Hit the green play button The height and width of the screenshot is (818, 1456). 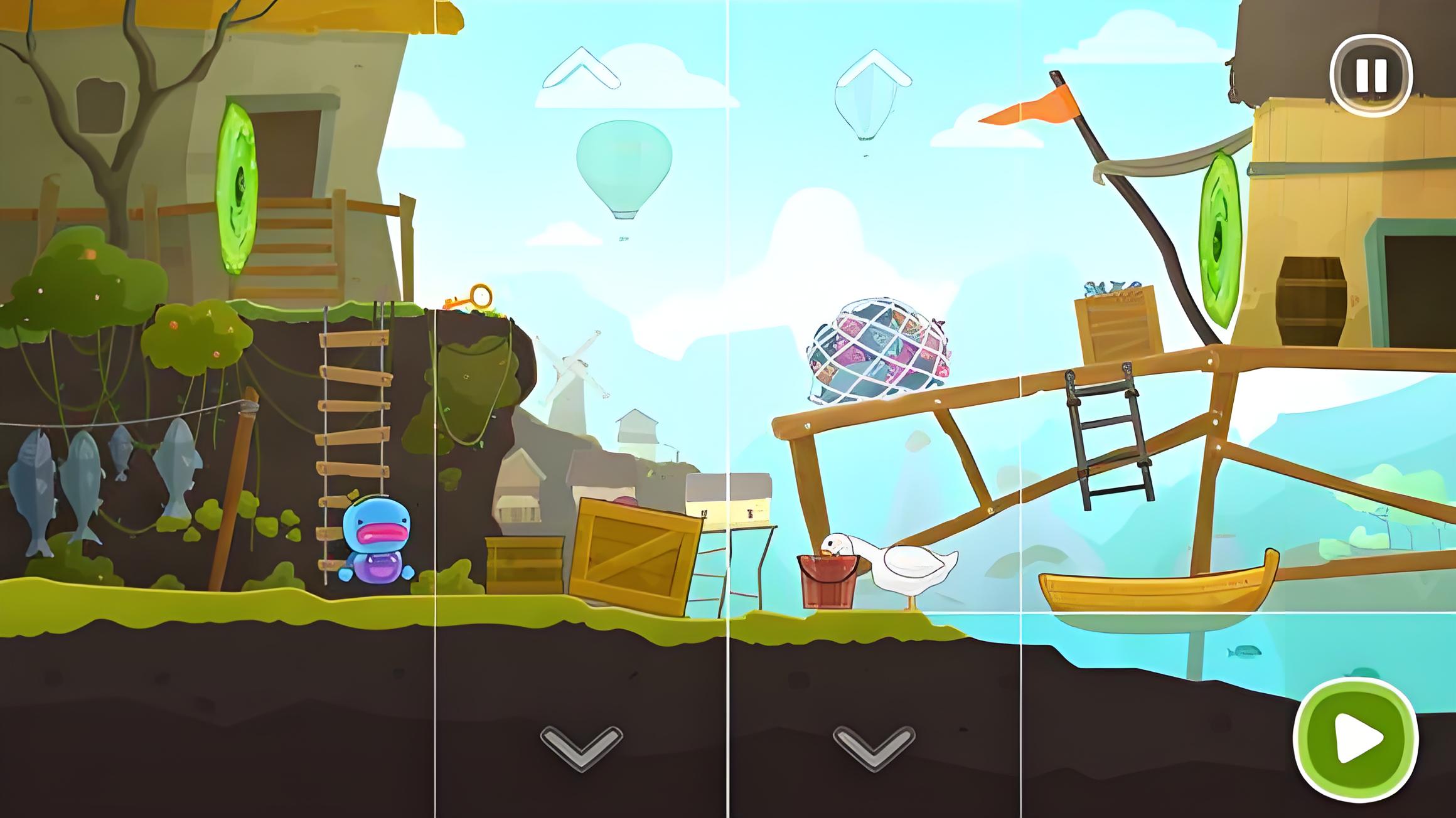click(x=1356, y=739)
